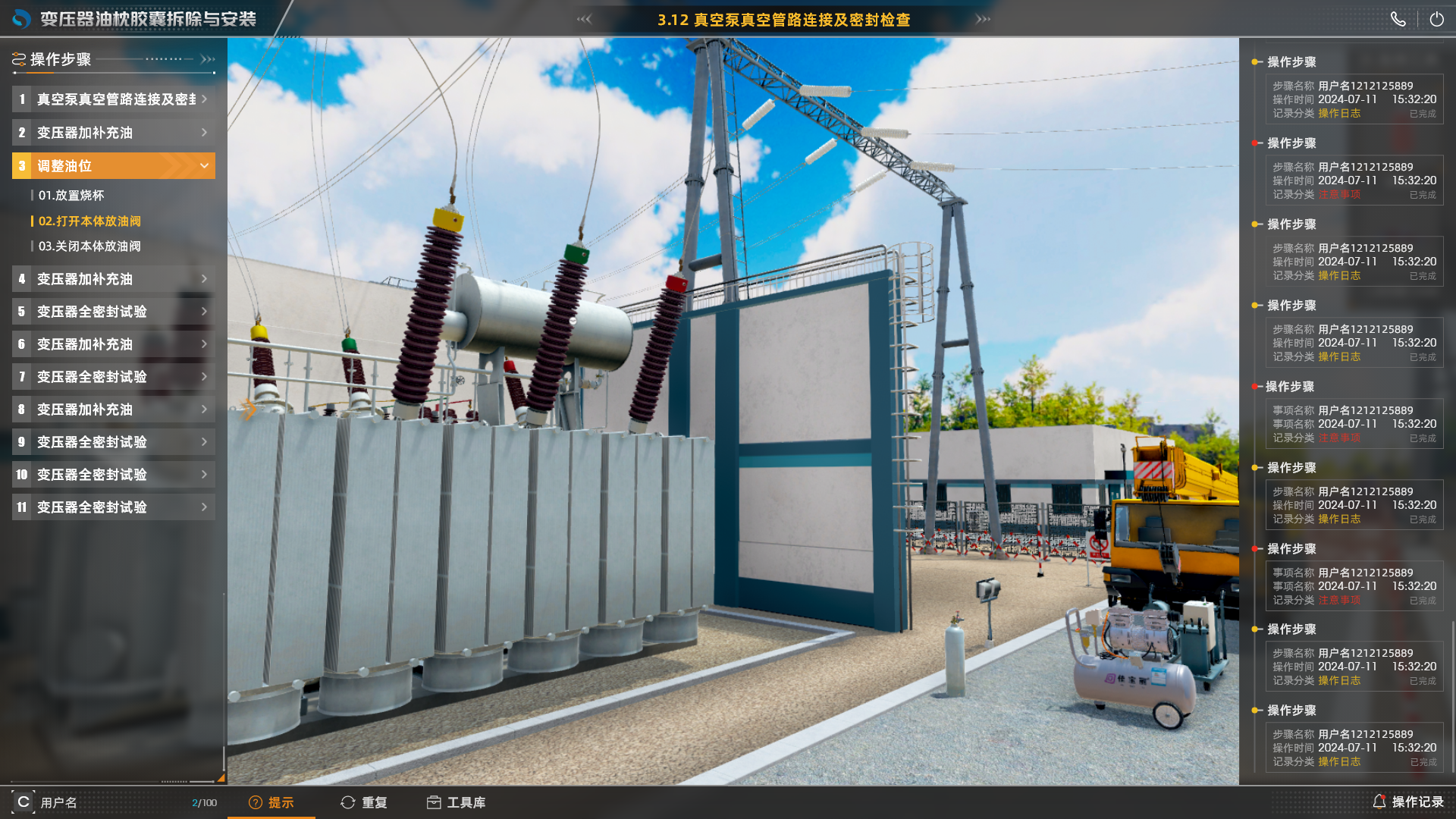Select sub-step 01.放置烧杯
Screen dimensions: 1456x819
[x=71, y=196]
